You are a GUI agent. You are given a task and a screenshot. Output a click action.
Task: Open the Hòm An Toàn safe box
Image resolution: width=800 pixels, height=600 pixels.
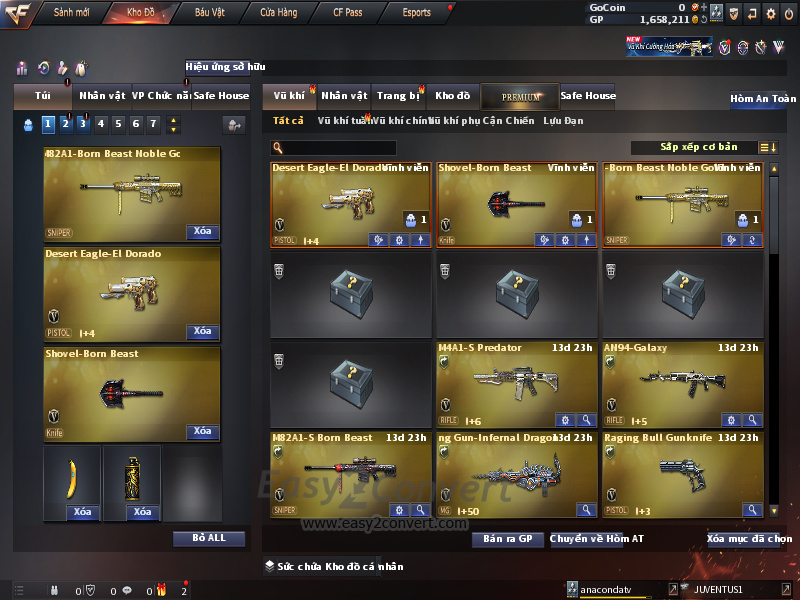[763, 99]
